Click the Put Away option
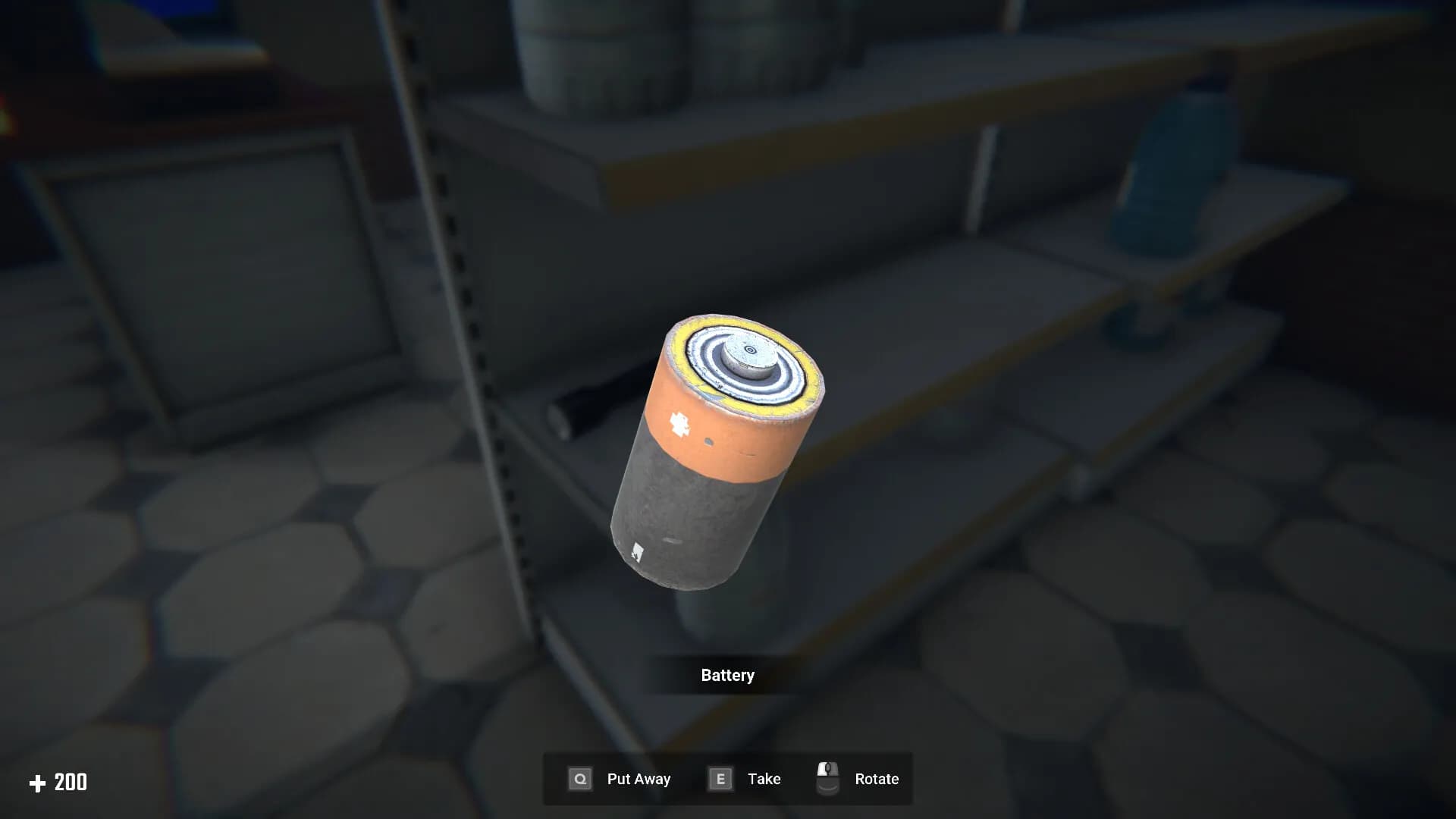1456x819 pixels. (639, 778)
